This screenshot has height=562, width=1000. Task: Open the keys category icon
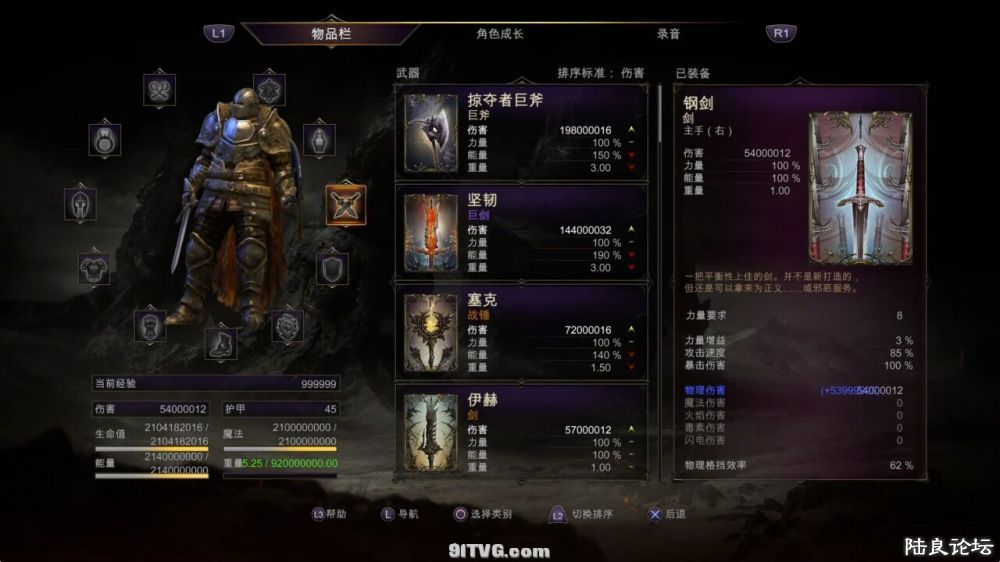click(159, 90)
